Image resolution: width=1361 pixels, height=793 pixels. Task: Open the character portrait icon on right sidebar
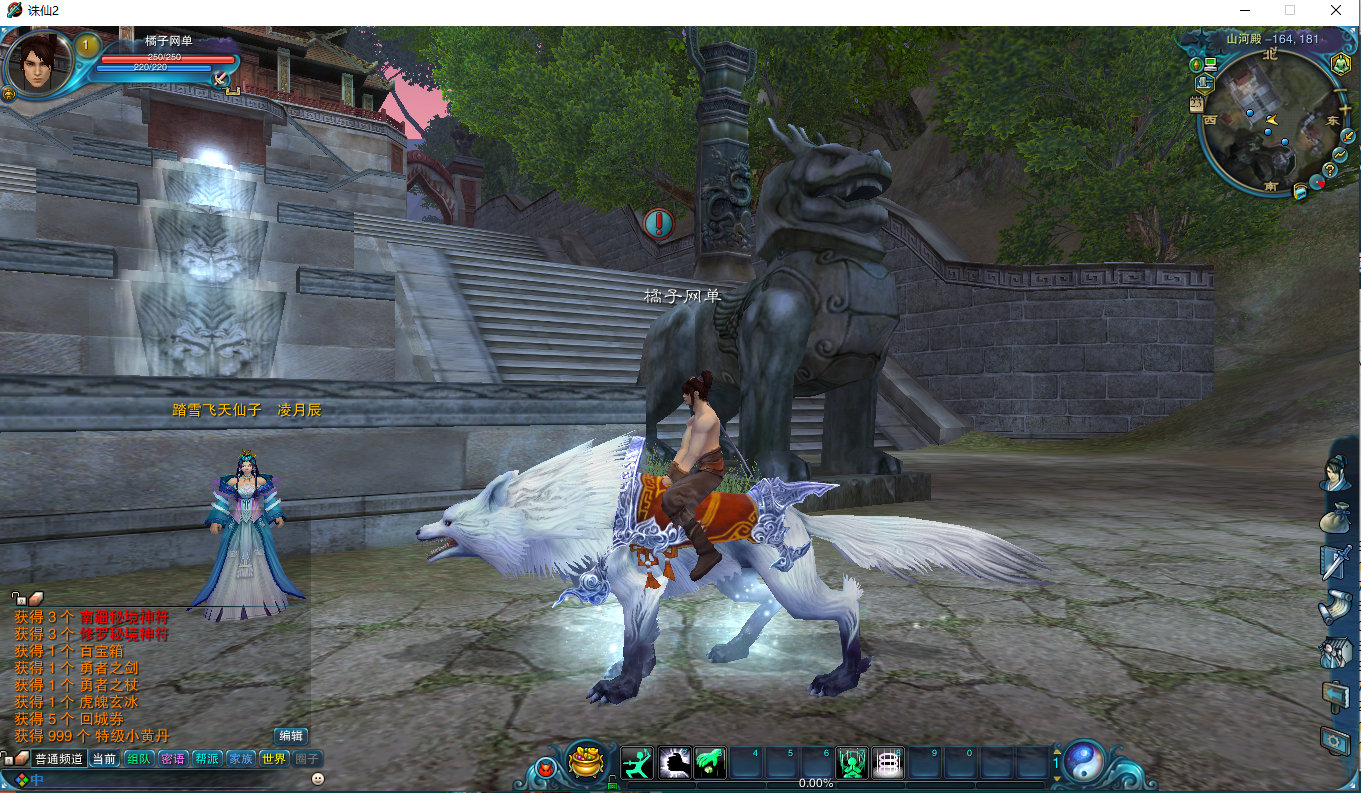pyautogui.click(x=1335, y=473)
